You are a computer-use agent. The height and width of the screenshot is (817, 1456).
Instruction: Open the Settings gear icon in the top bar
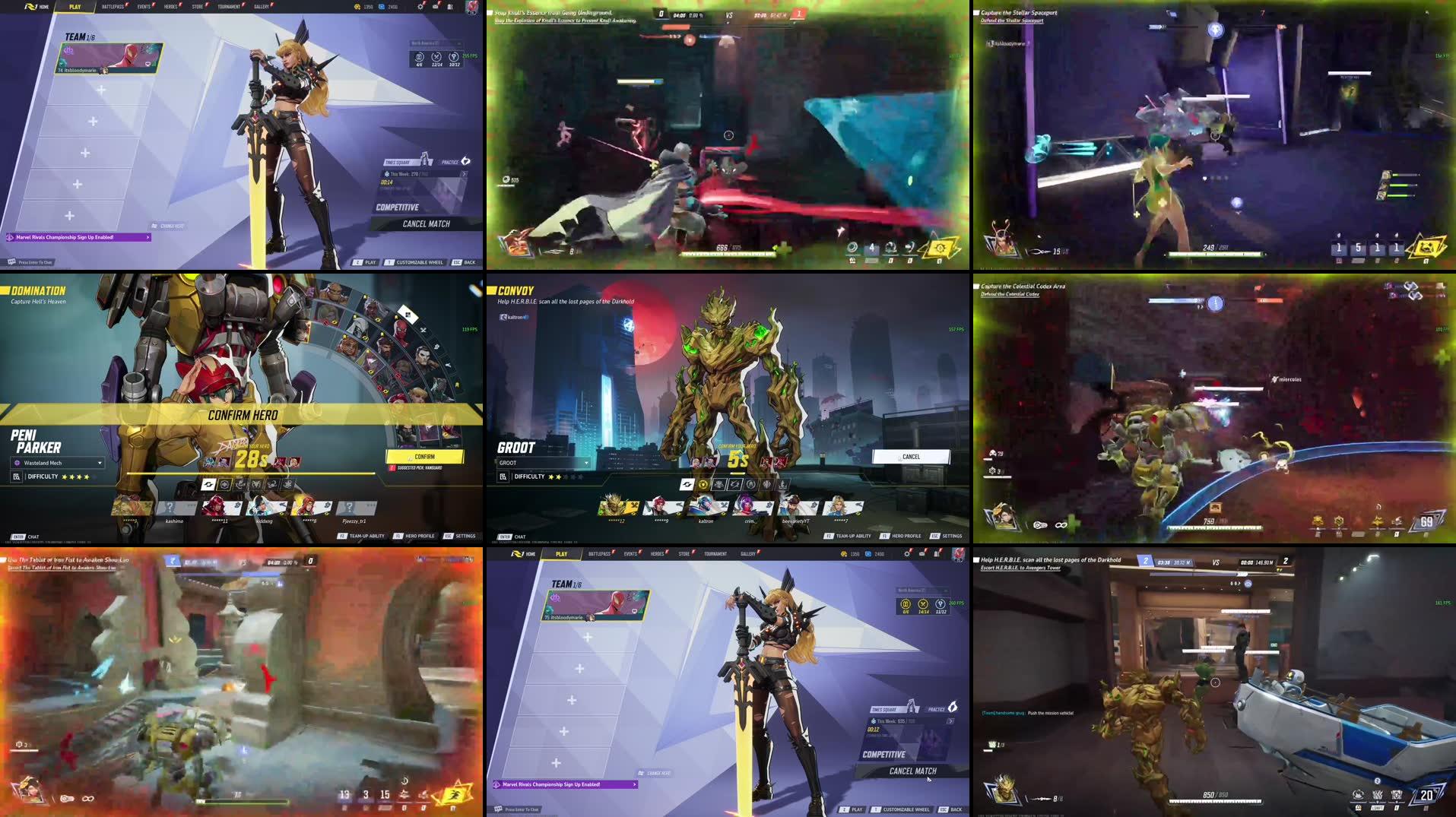[418, 7]
